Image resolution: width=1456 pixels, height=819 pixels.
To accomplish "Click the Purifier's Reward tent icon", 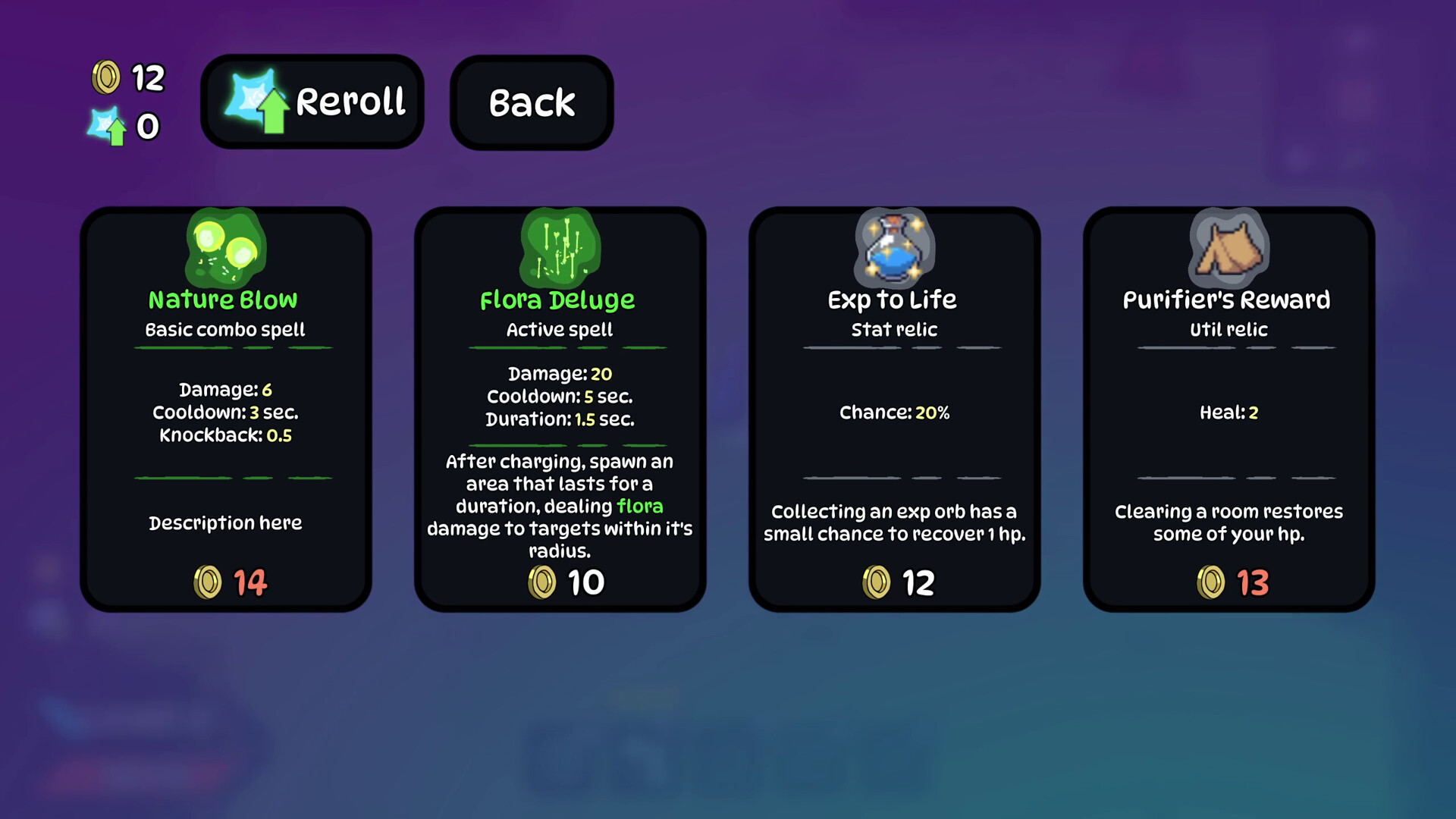I will pyautogui.click(x=1228, y=246).
